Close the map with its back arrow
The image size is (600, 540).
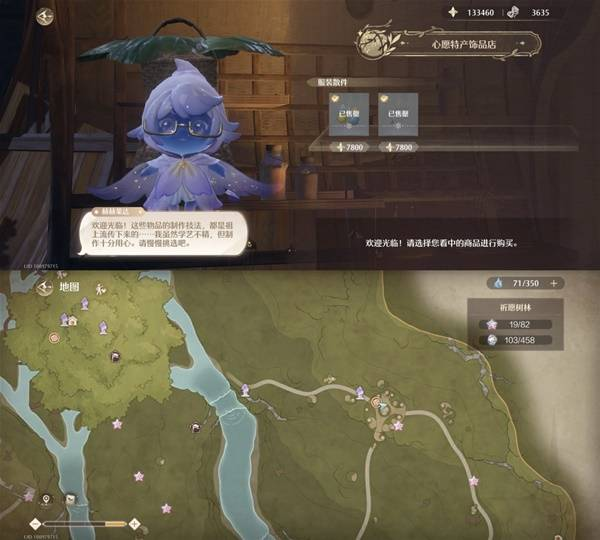(44, 287)
